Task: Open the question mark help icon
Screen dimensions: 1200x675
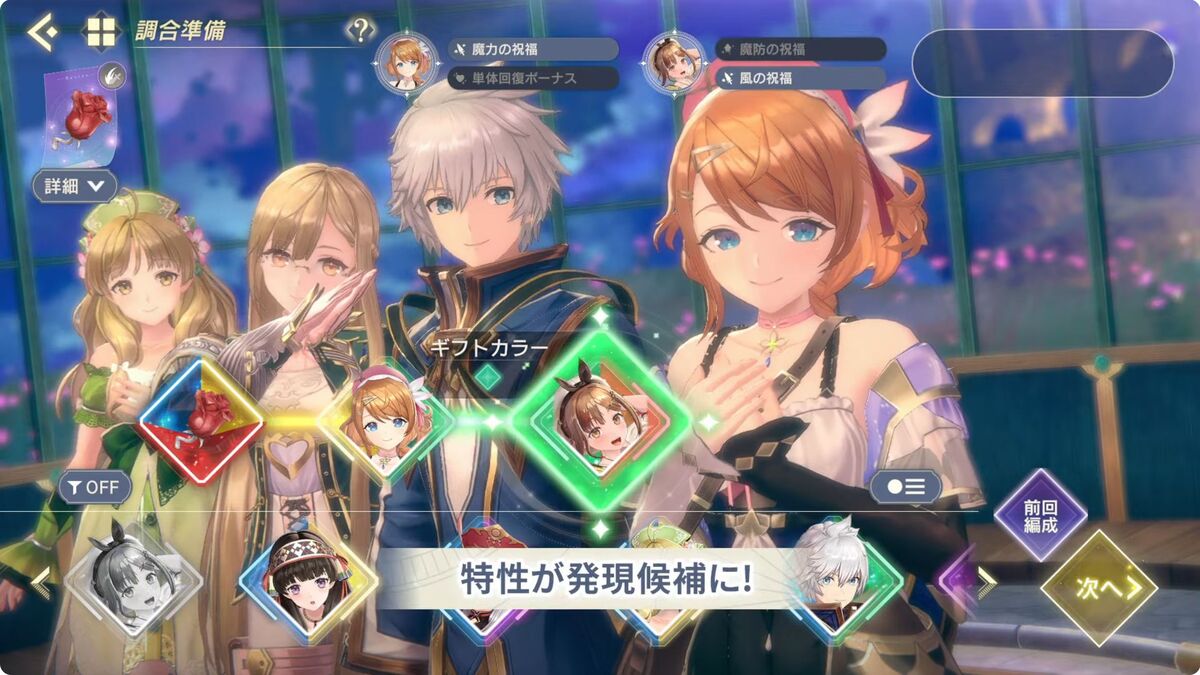Action: pos(360,30)
